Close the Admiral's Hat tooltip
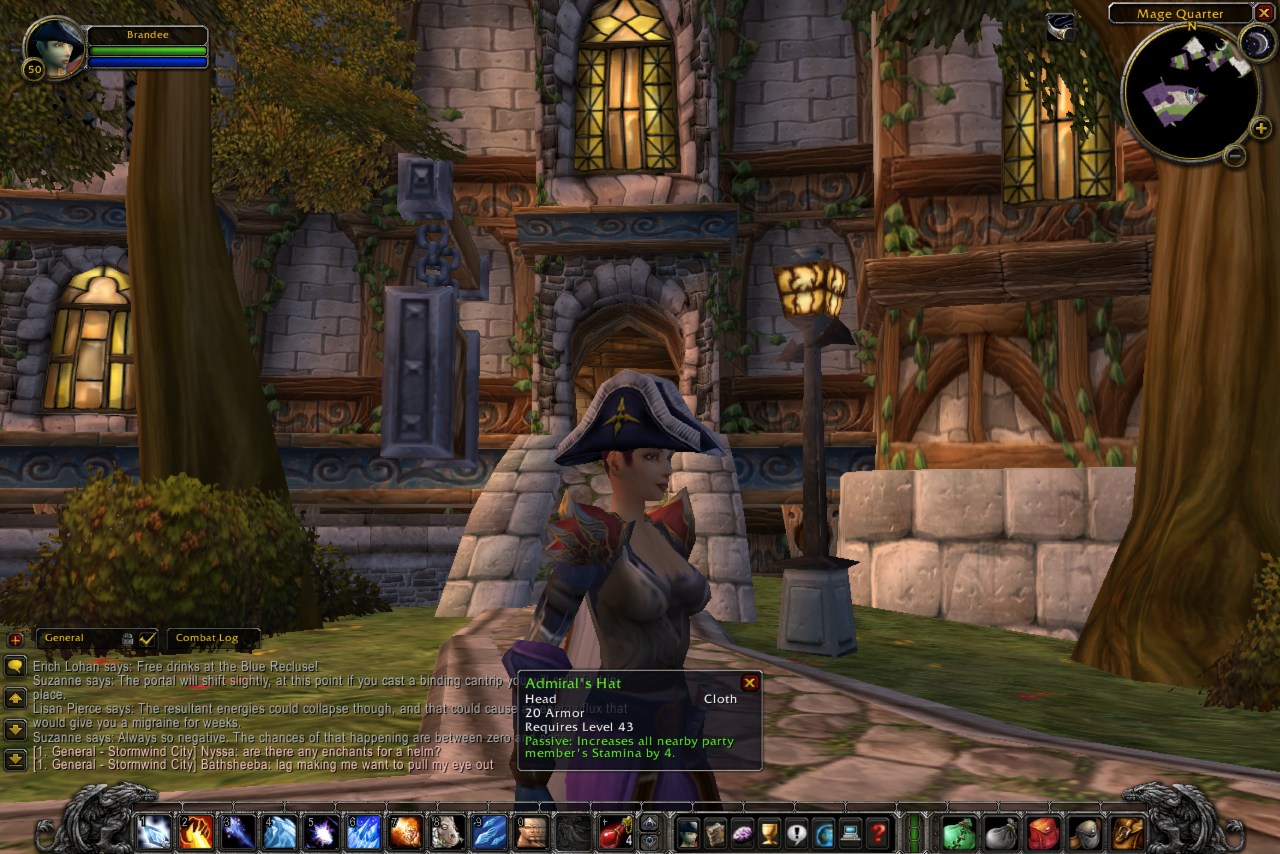The width and height of the screenshot is (1280, 854). click(x=749, y=683)
